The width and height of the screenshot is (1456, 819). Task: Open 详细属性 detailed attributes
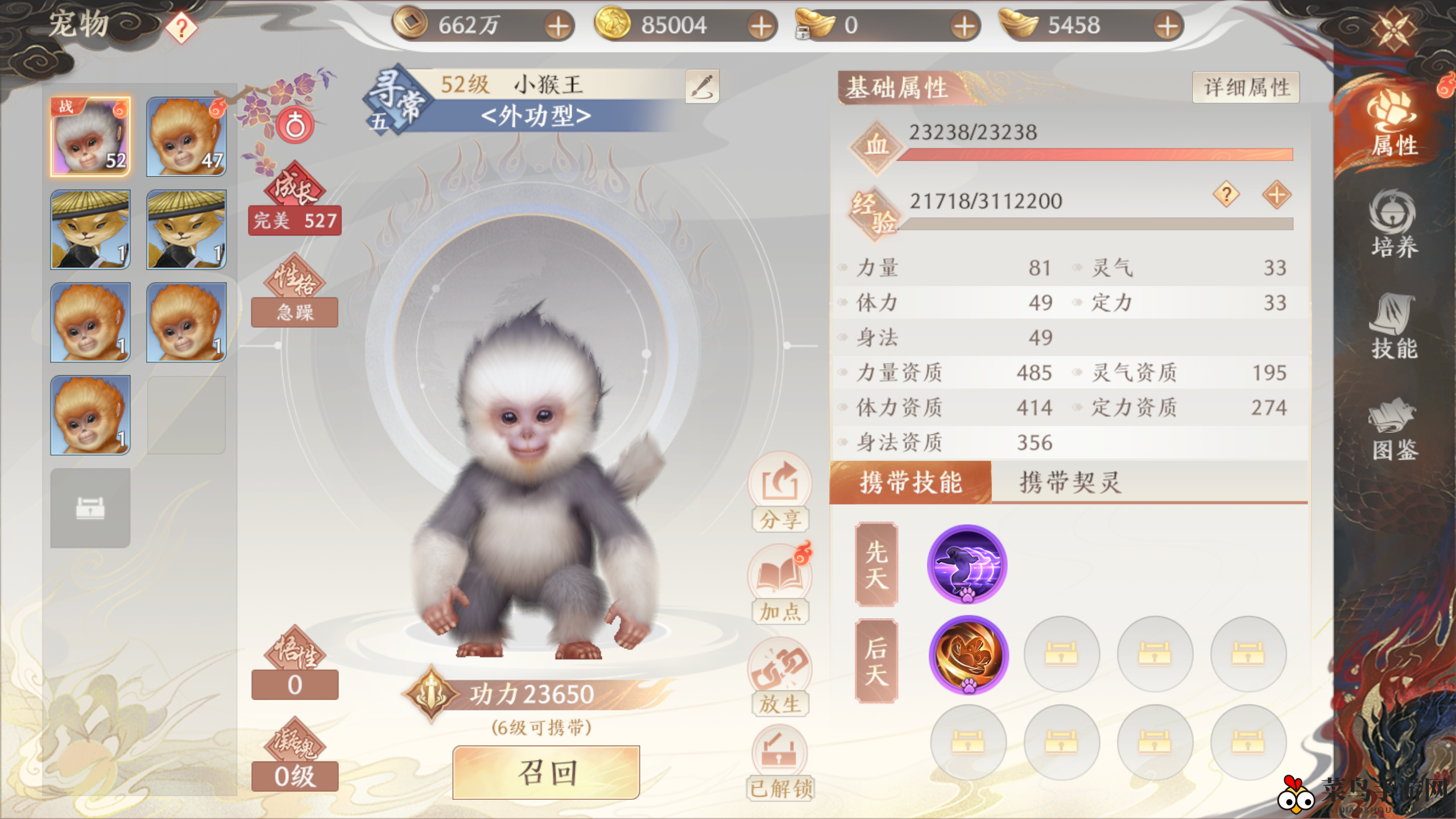pyautogui.click(x=1246, y=88)
